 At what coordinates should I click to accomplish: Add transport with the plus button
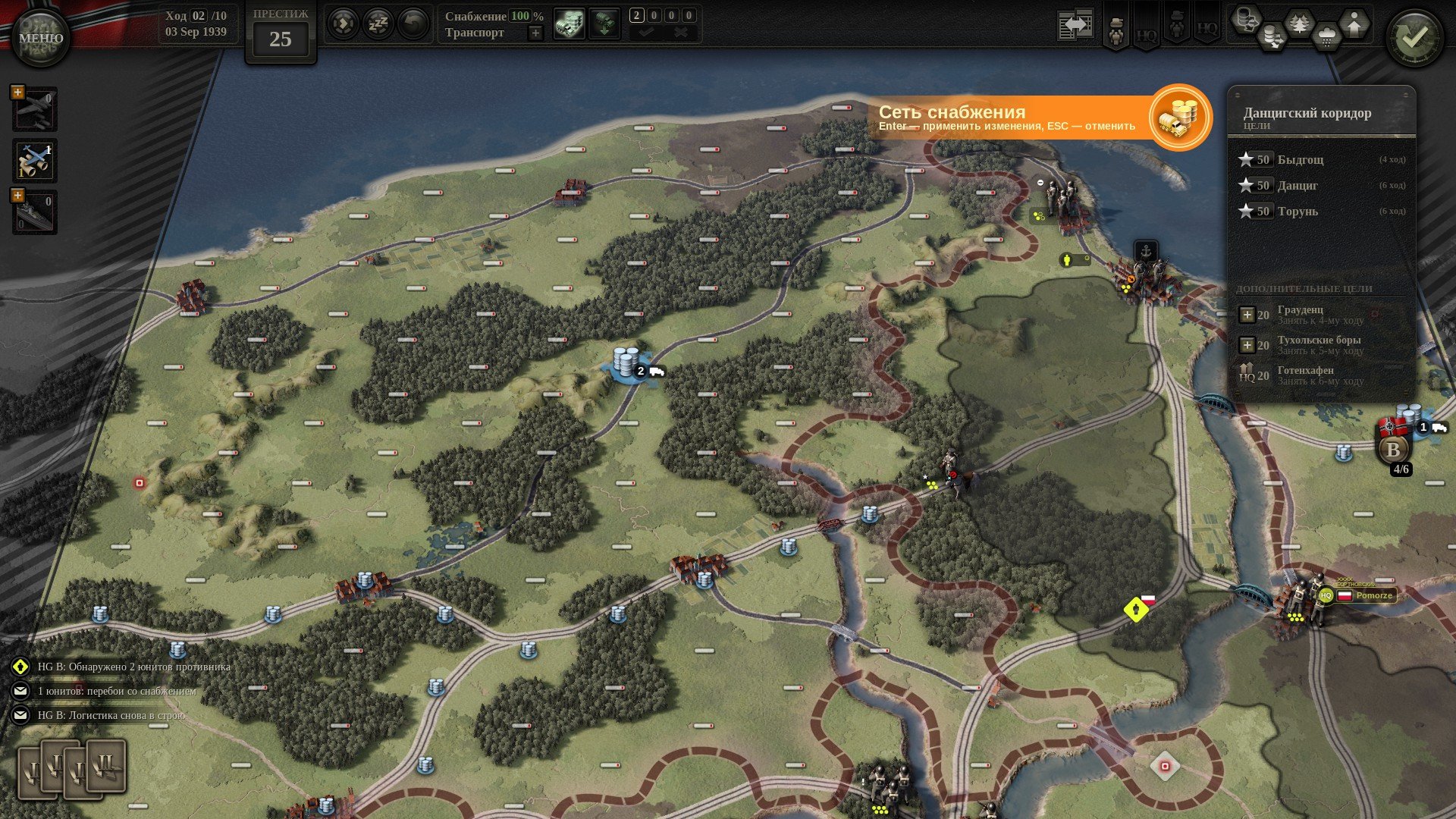coord(535,33)
